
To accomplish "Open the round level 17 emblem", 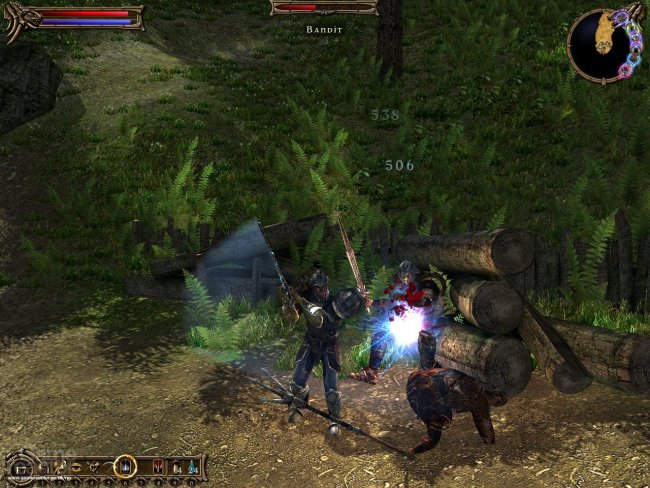I will click(x=19, y=467).
